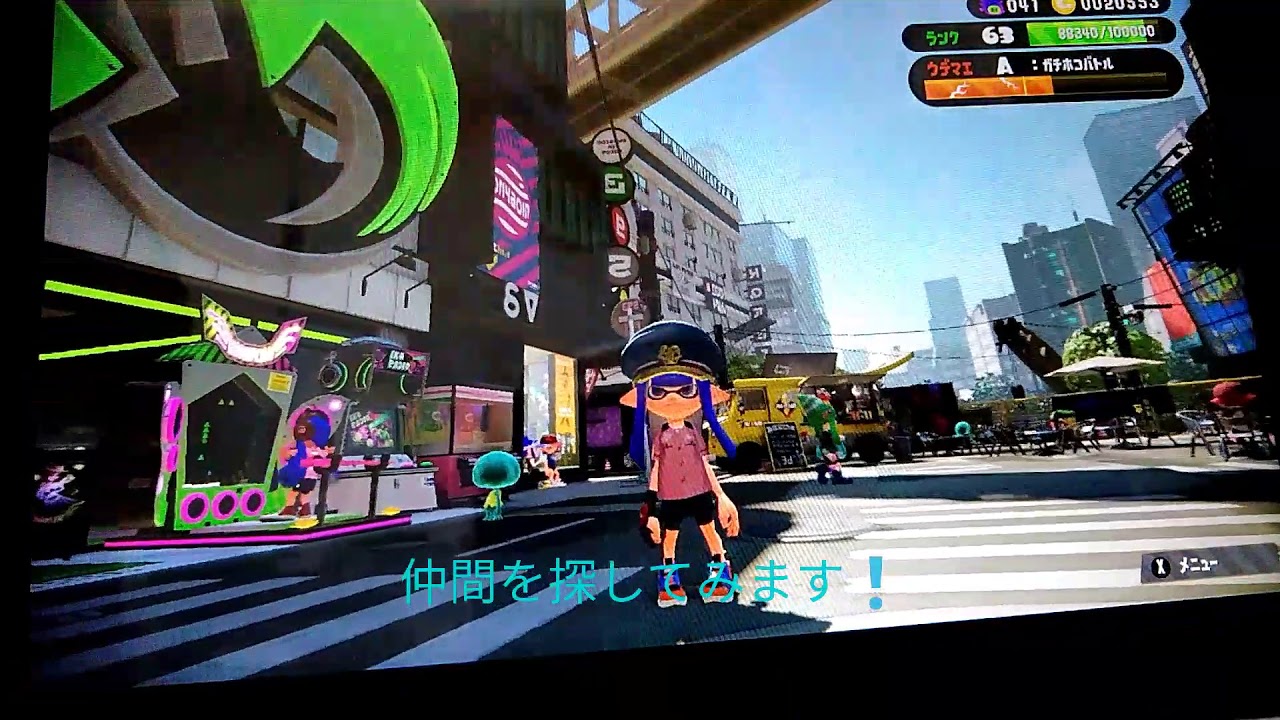Screen dimensions: 1280x720
Task: Click the jellyfish NPC near the shop
Action: [494, 480]
